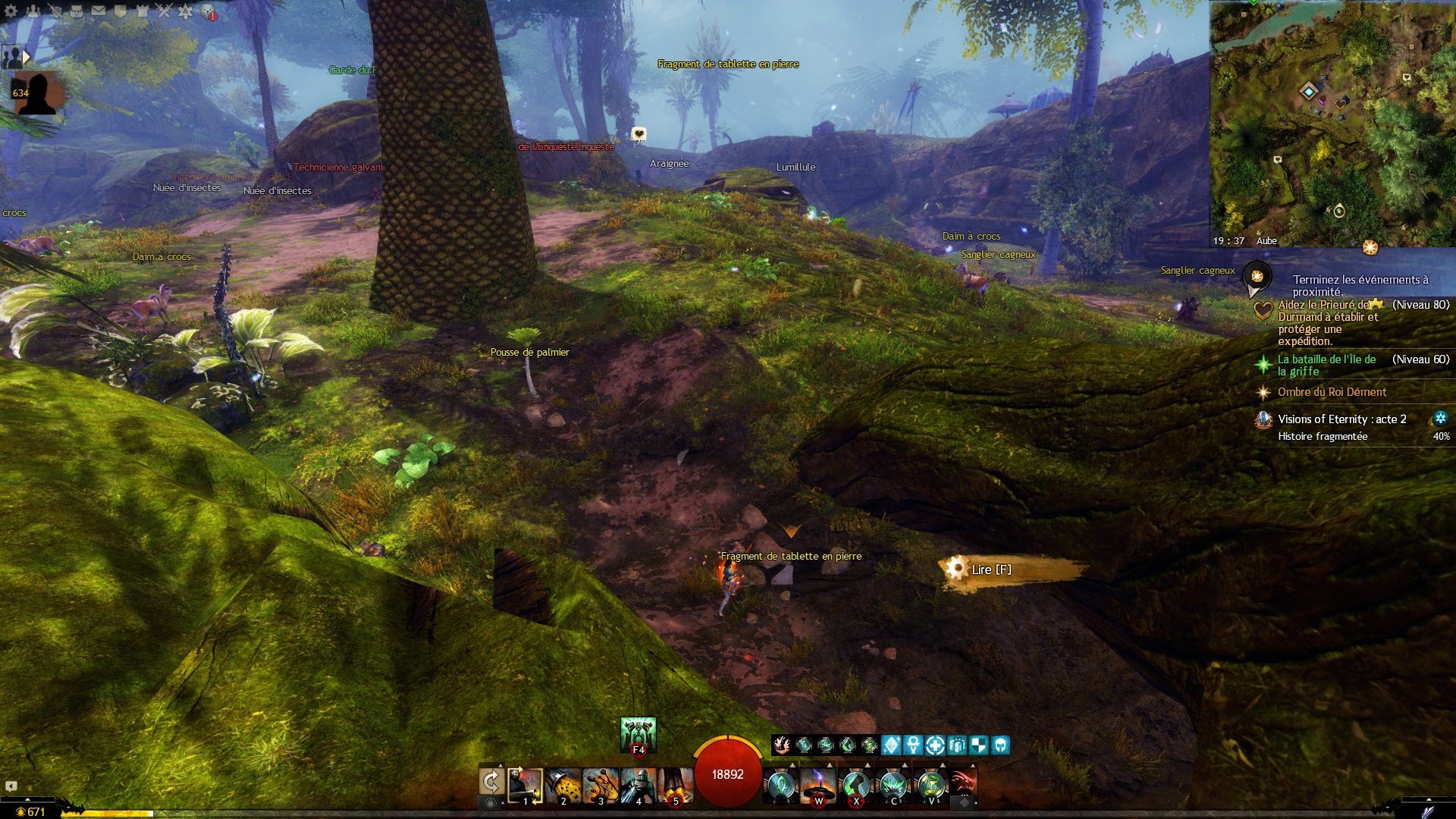This screenshot has width=1456, height=819.
Task: Select the Lire interaction prompt
Action: (x=990, y=570)
